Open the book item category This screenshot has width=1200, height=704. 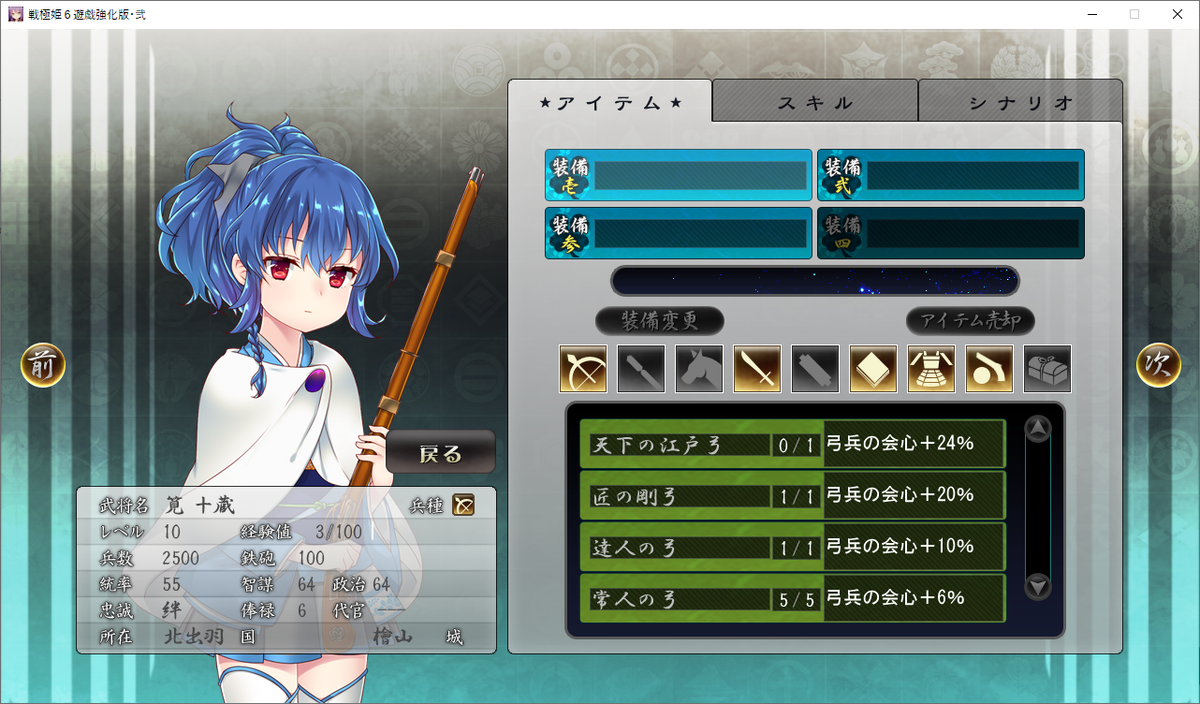pyautogui.click(x=873, y=369)
